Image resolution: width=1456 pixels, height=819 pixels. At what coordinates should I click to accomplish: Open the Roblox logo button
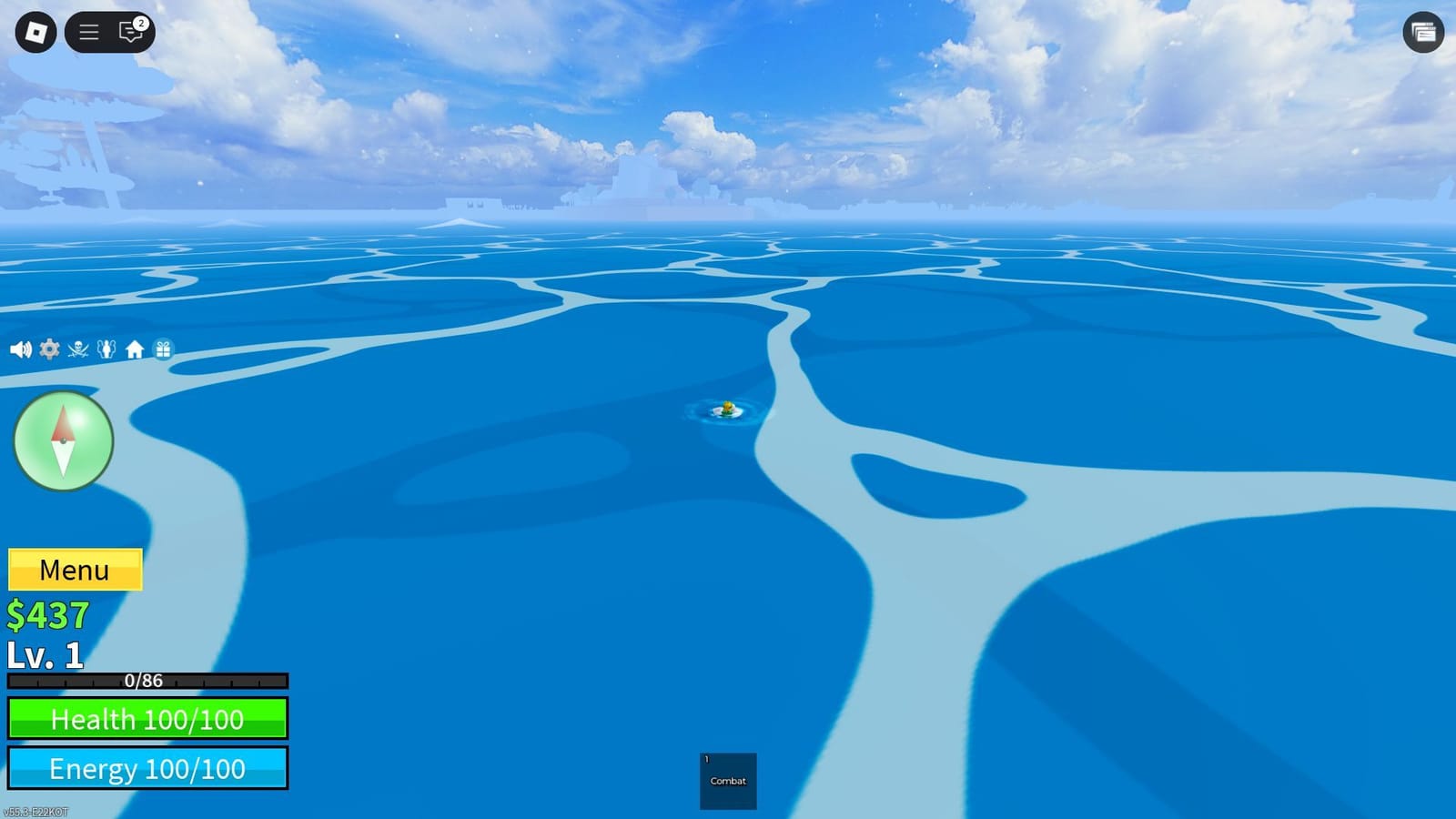[x=35, y=32]
